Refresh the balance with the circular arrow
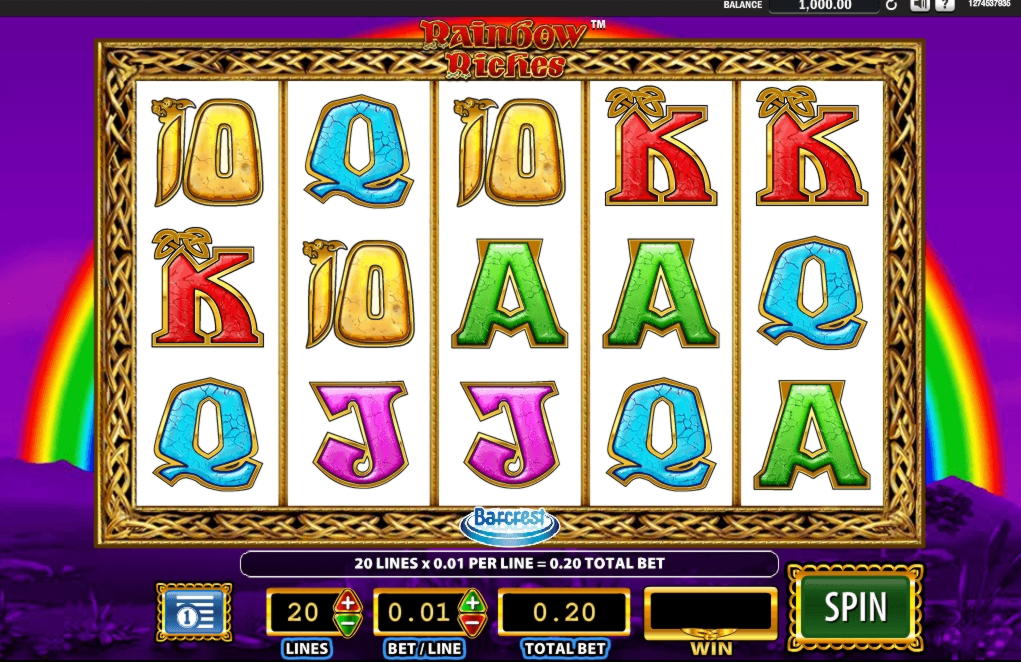1021x662 pixels. pyautogui.click(x=891, y=6)
